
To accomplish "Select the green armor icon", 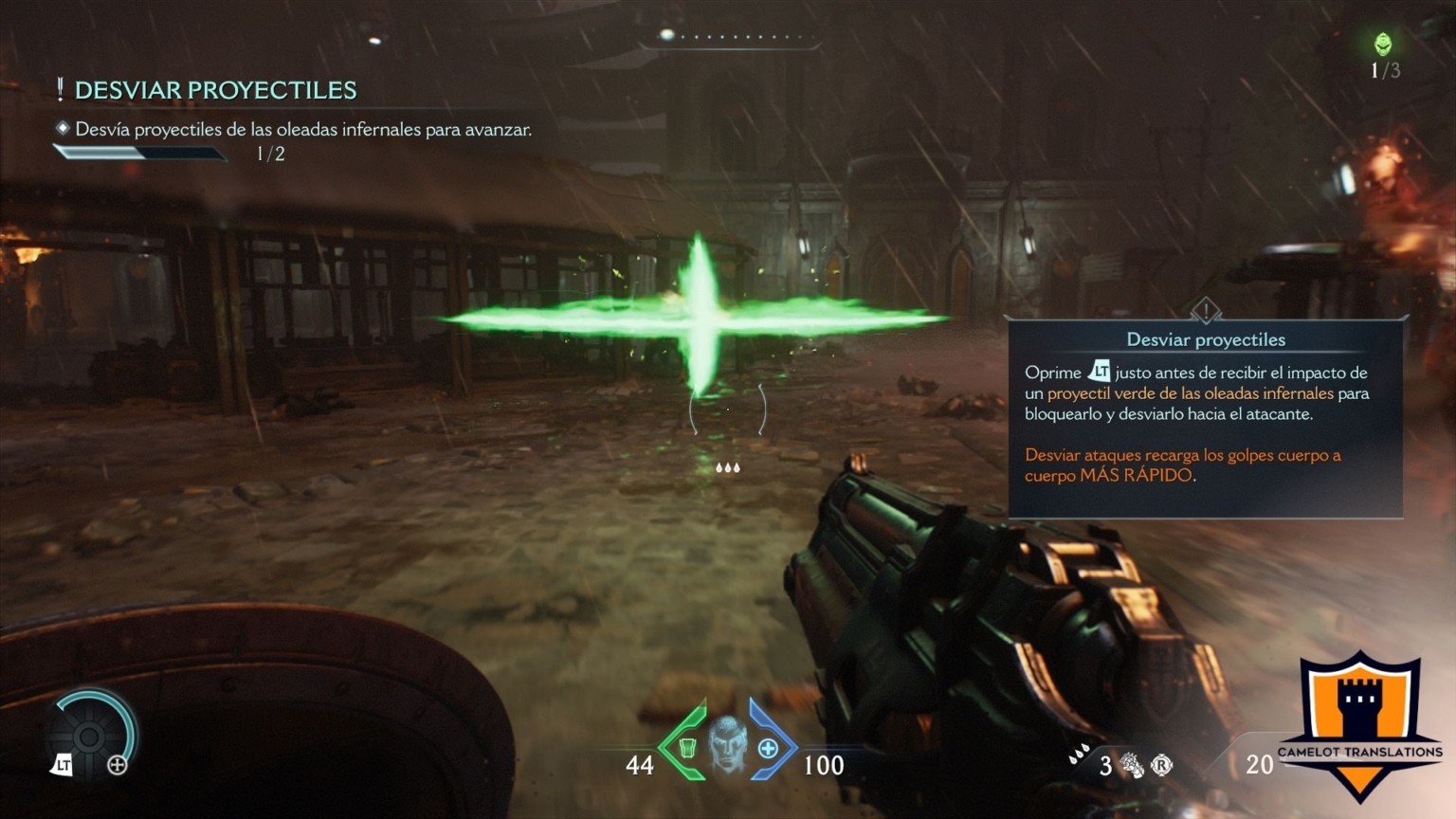I will (x=688, y=748).
